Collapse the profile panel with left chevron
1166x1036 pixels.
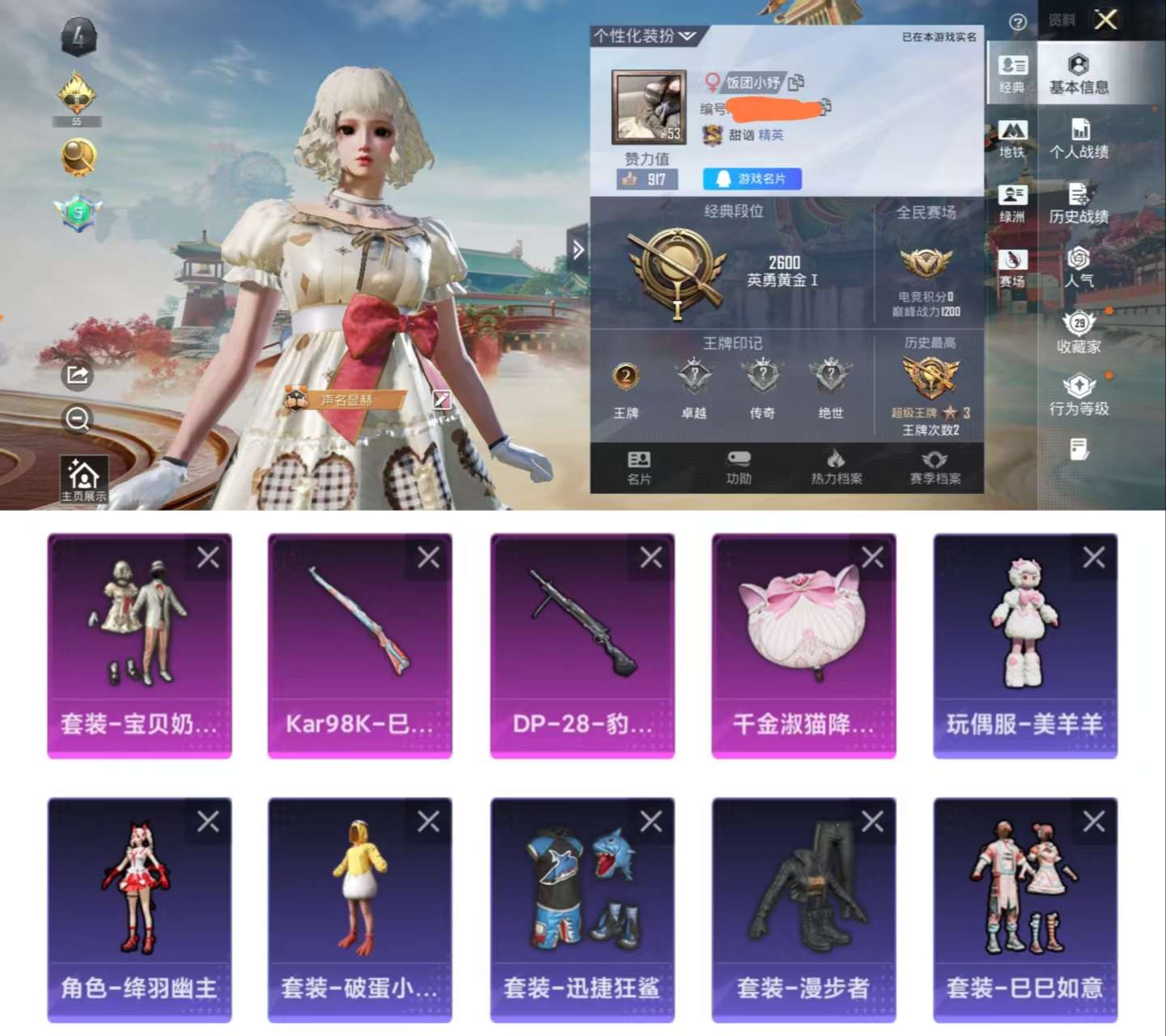point(578,250)
